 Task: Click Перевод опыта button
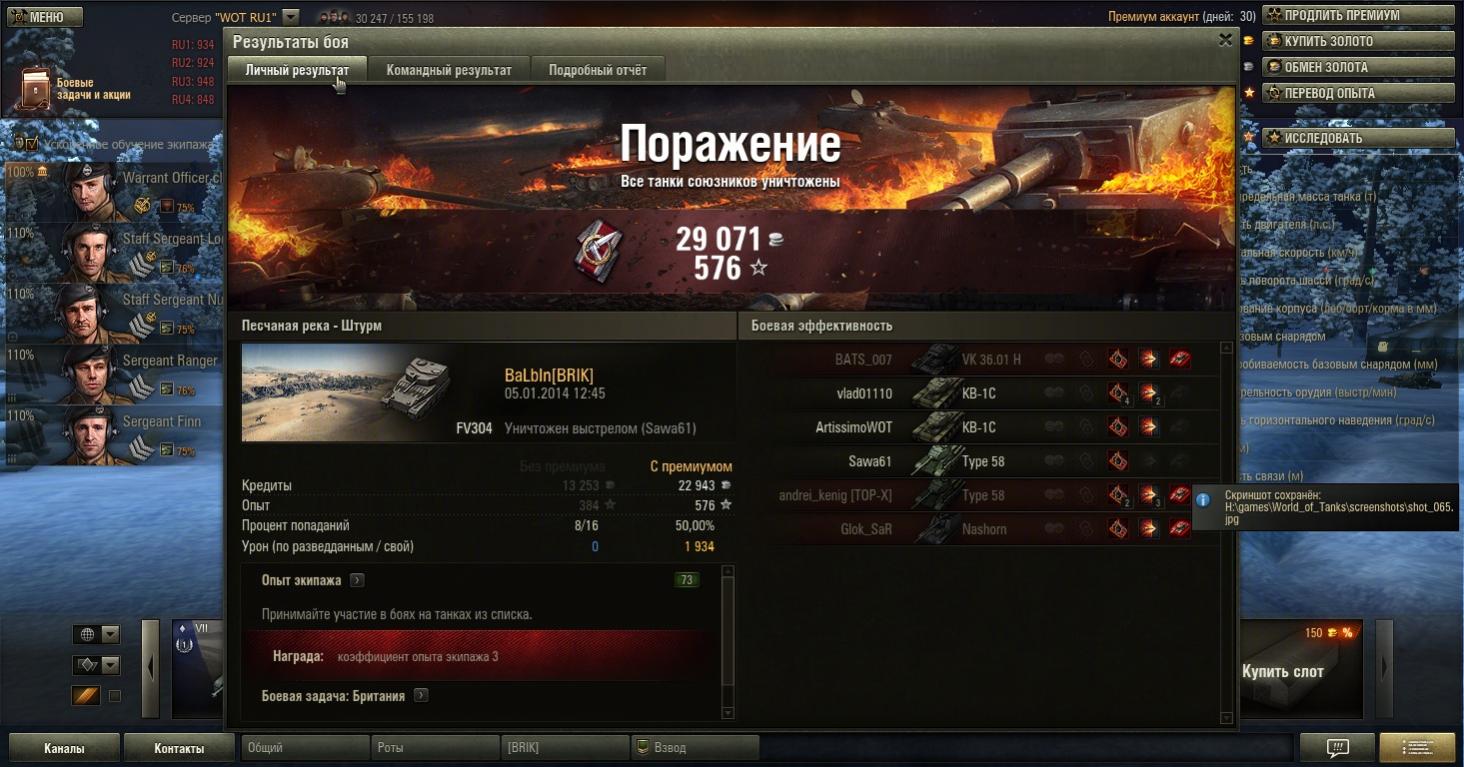coord(1357,93)
